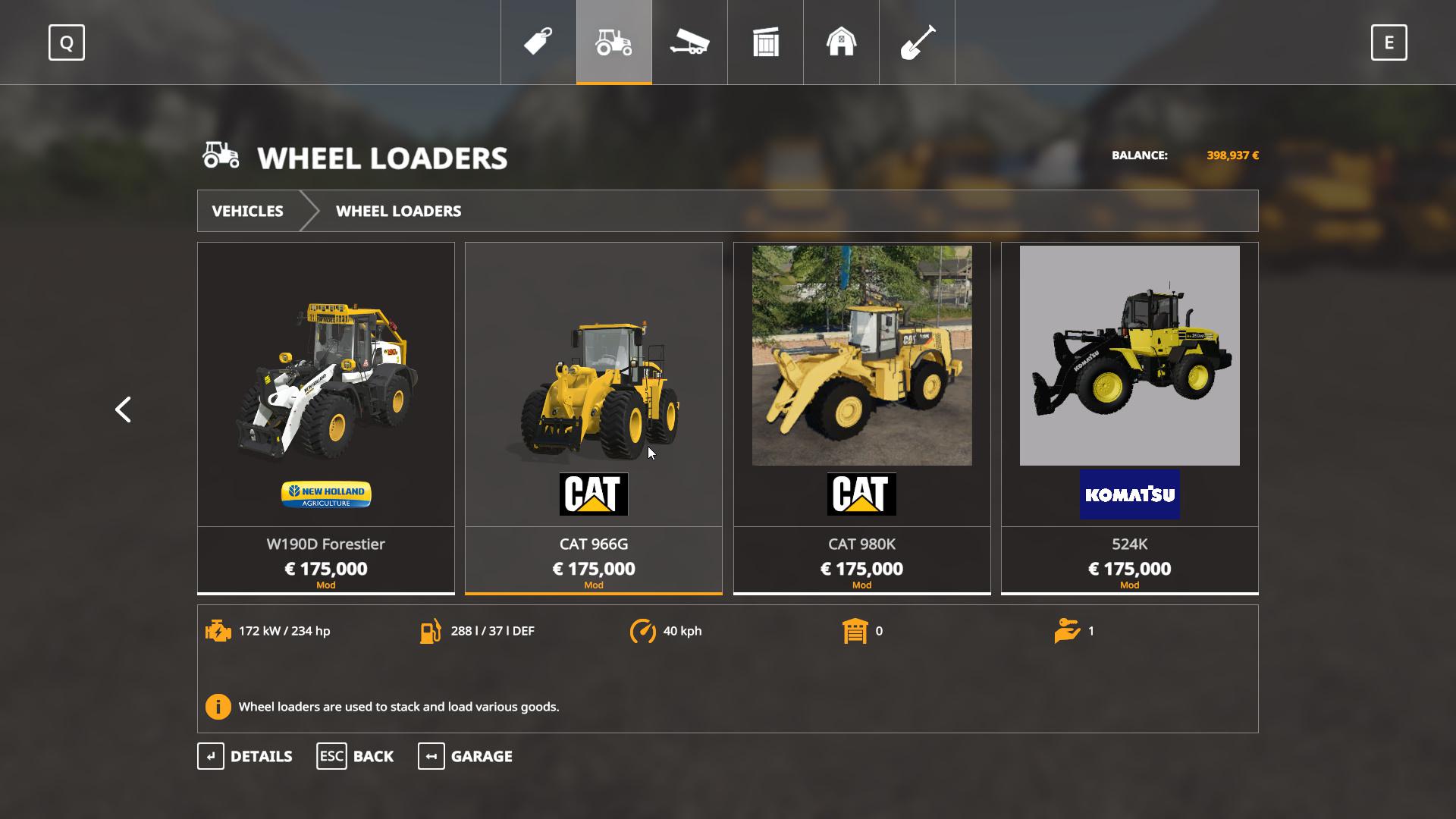The height and width of the screenshot is (819, 1456).
Task: Click the Wheel Loaders breadcrumb
Action: click(398, 211)
